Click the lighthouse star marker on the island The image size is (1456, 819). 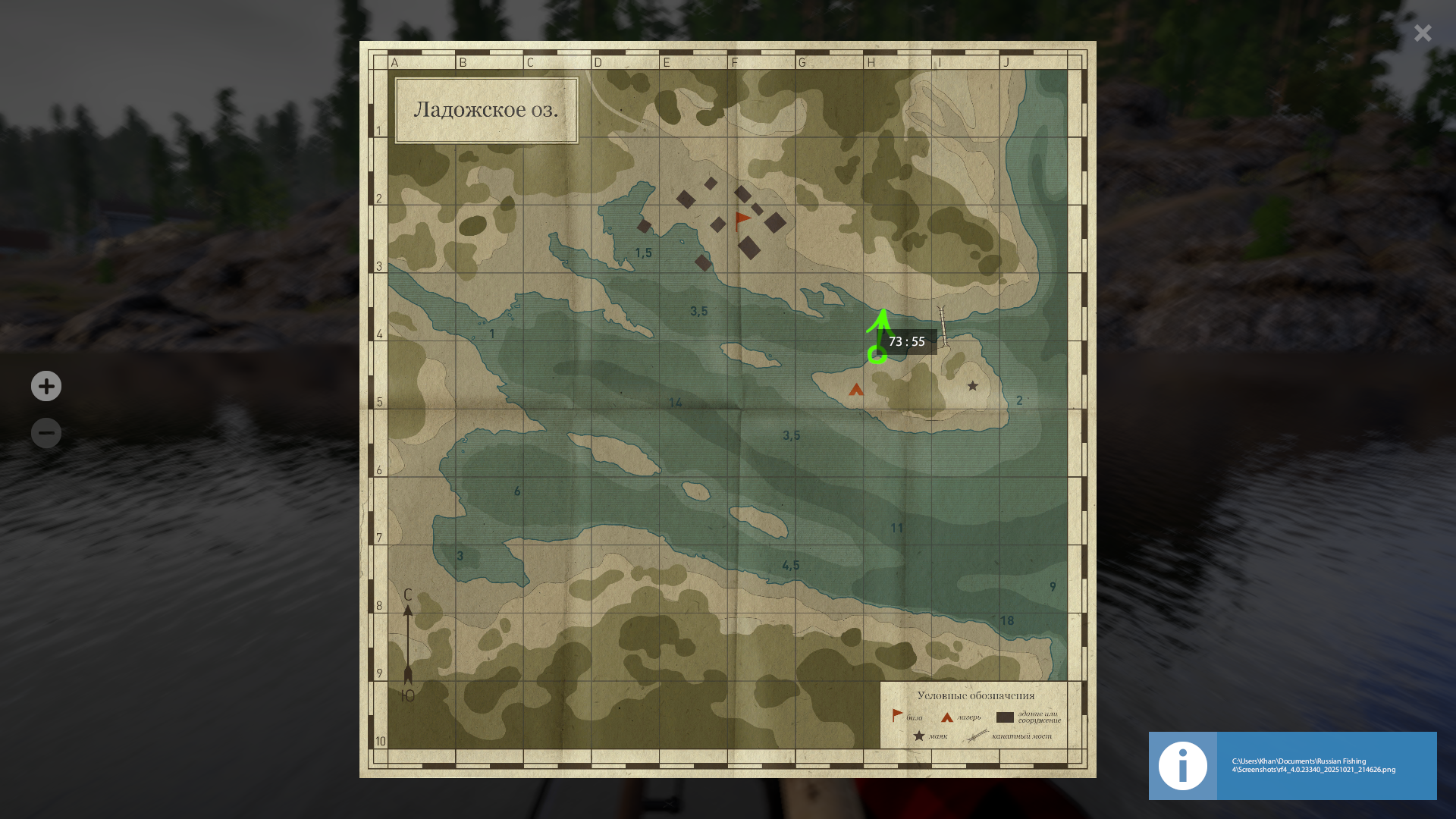click(x=972, y=386)
